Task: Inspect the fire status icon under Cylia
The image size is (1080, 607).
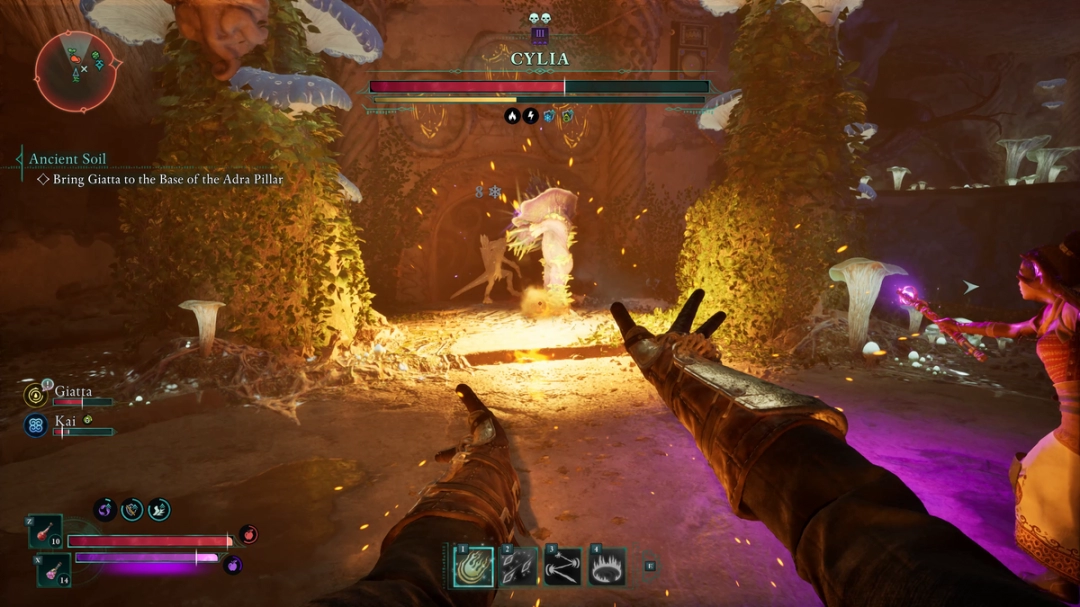Action: point(512,116)
